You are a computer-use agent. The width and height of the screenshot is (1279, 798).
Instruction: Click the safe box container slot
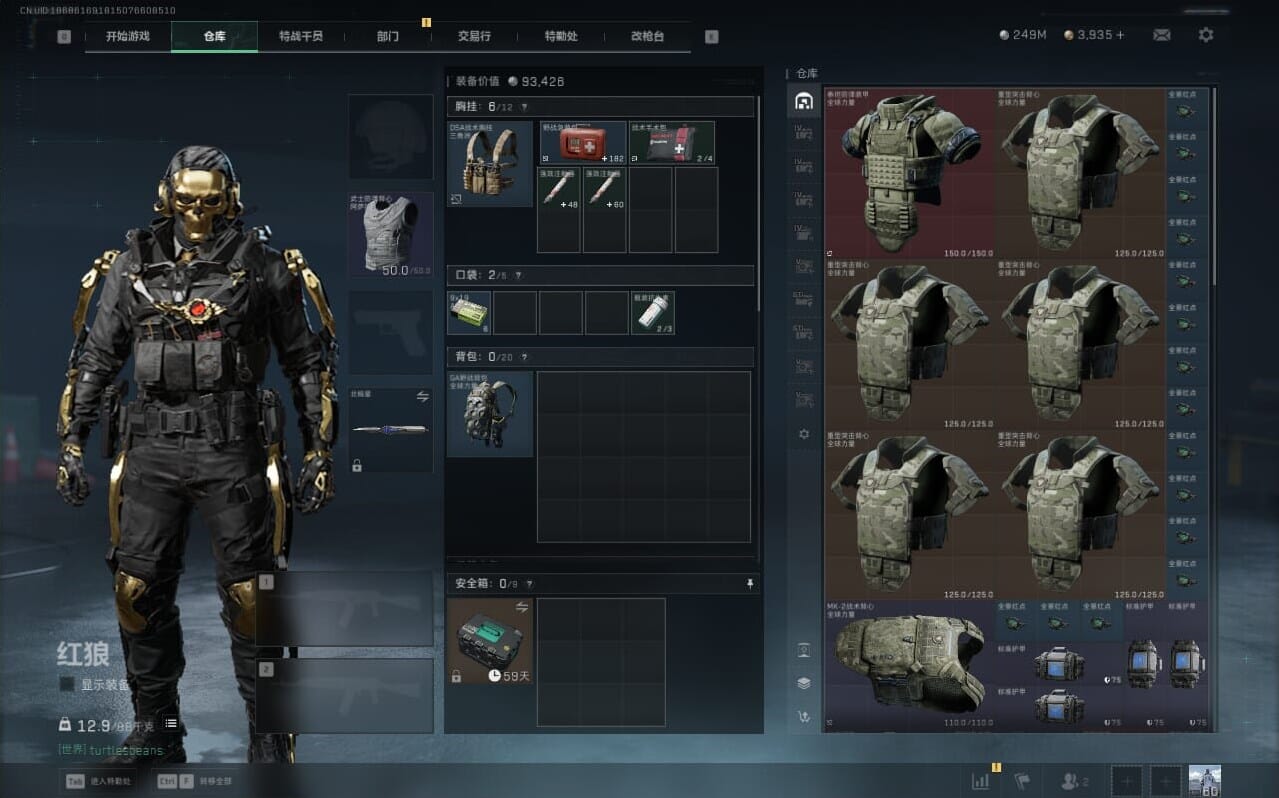(x=490, y=641)
